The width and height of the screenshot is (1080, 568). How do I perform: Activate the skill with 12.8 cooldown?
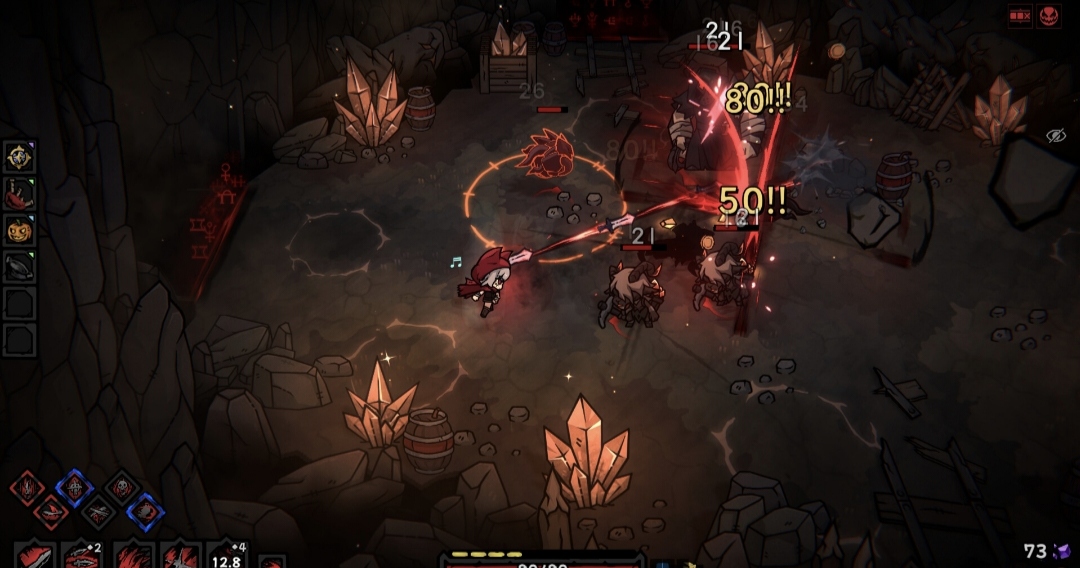click(227, 555)
